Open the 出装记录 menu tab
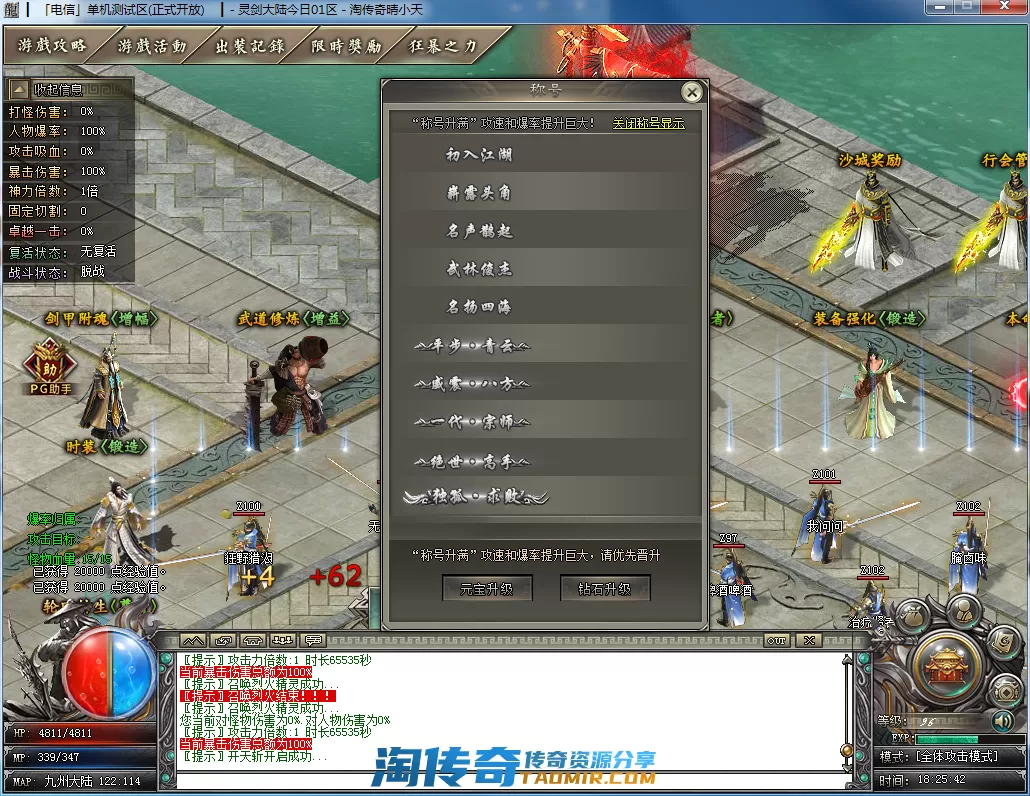This screenshot has height=796, width=1030. point(249,46)
